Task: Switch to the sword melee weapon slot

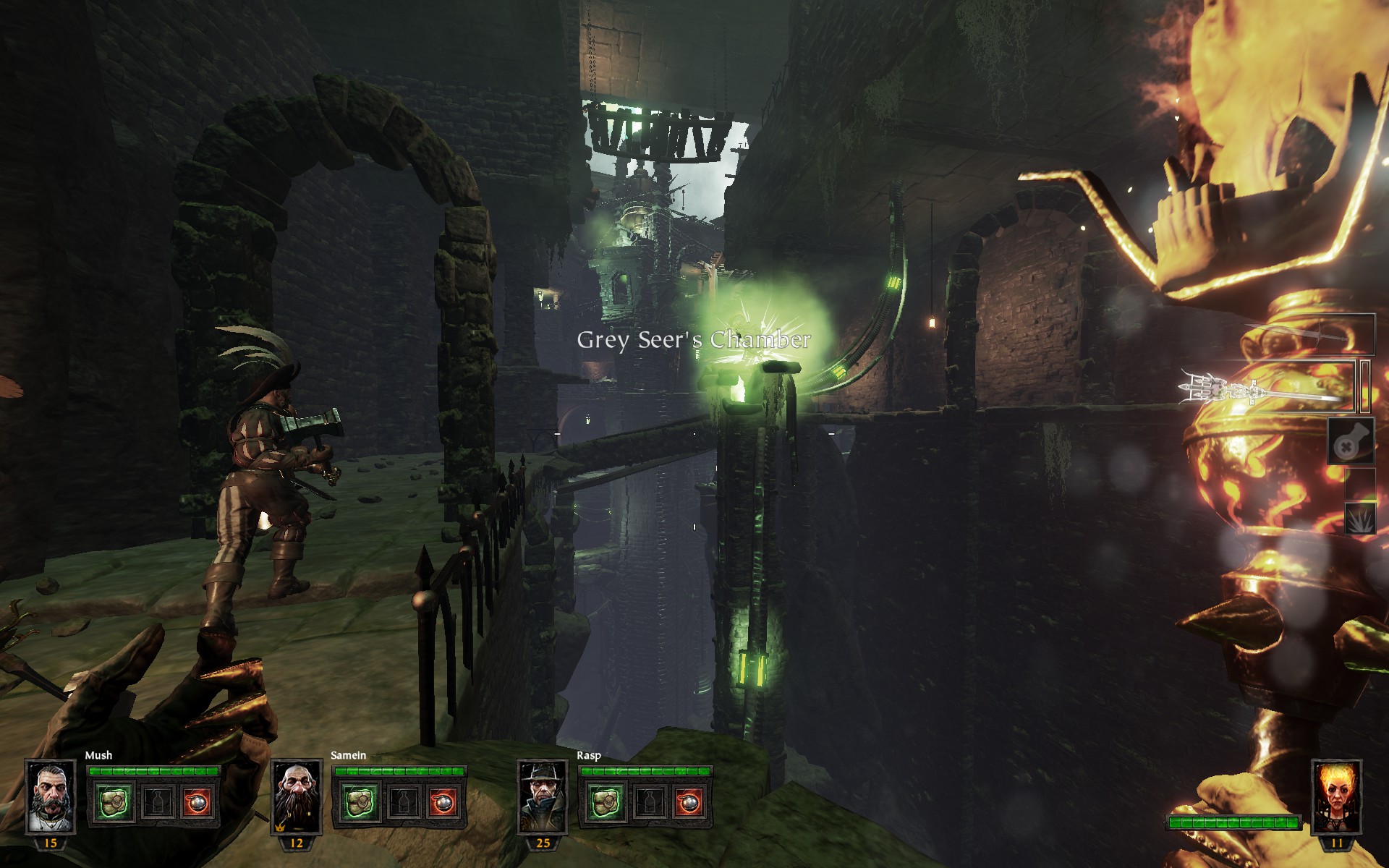Action: coord(1308,335)
